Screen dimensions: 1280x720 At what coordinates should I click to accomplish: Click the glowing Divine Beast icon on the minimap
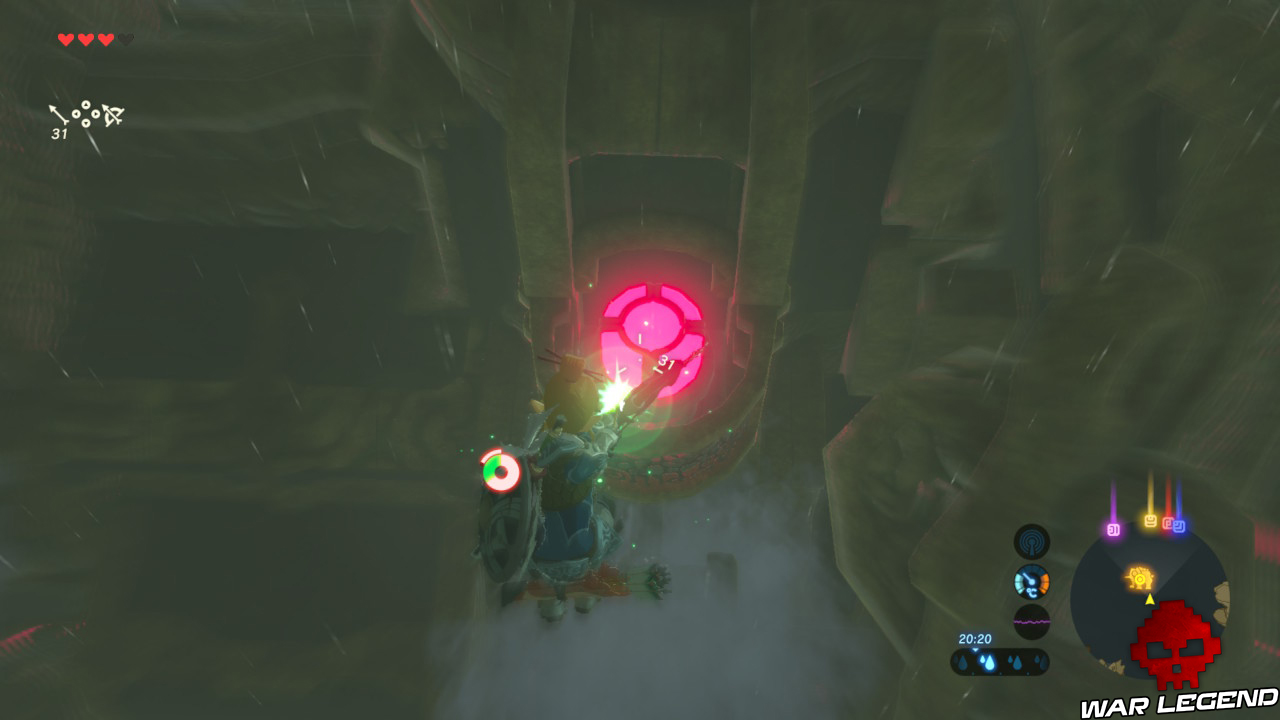(1140, 577)
